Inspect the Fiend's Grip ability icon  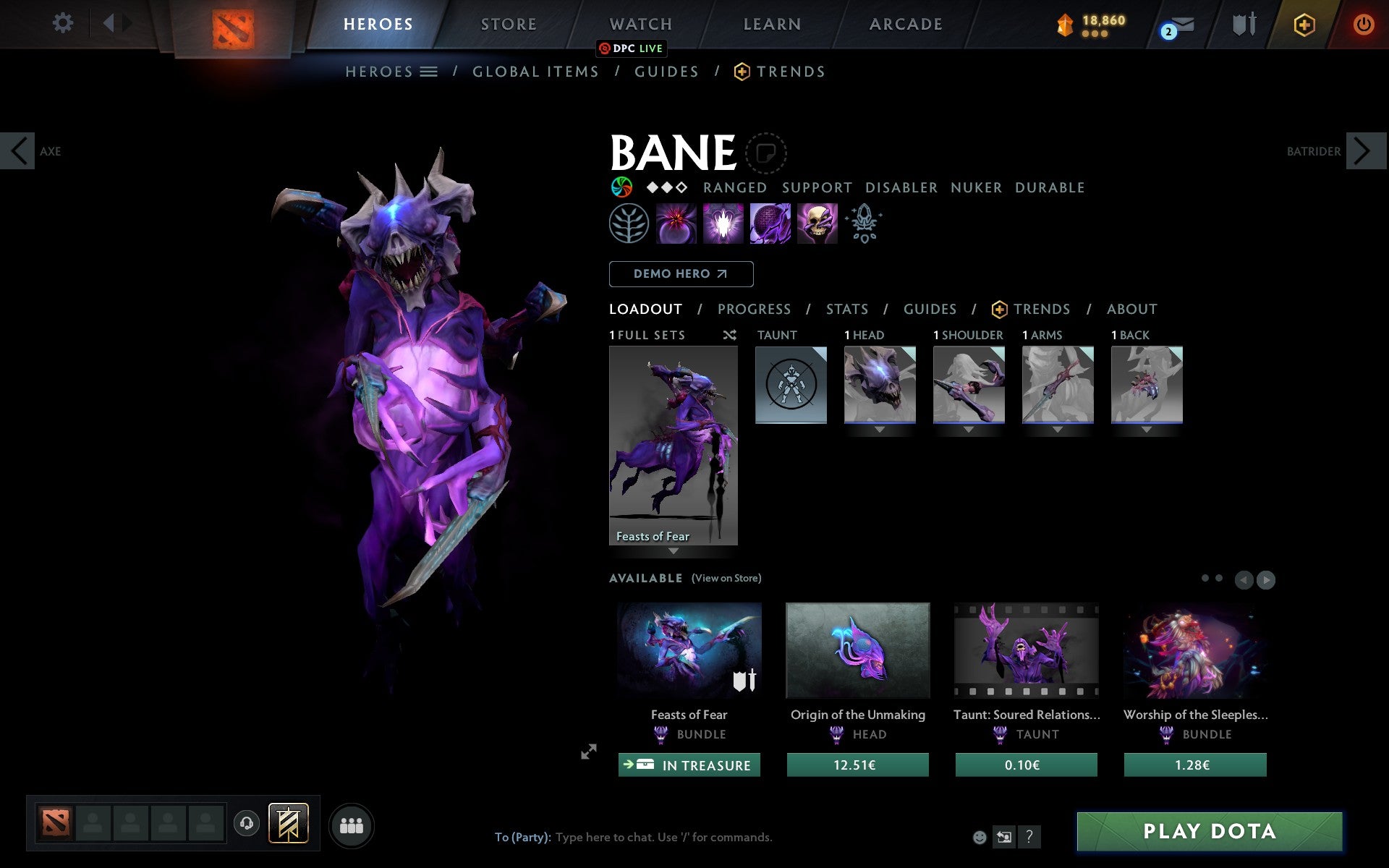[817, 224]
